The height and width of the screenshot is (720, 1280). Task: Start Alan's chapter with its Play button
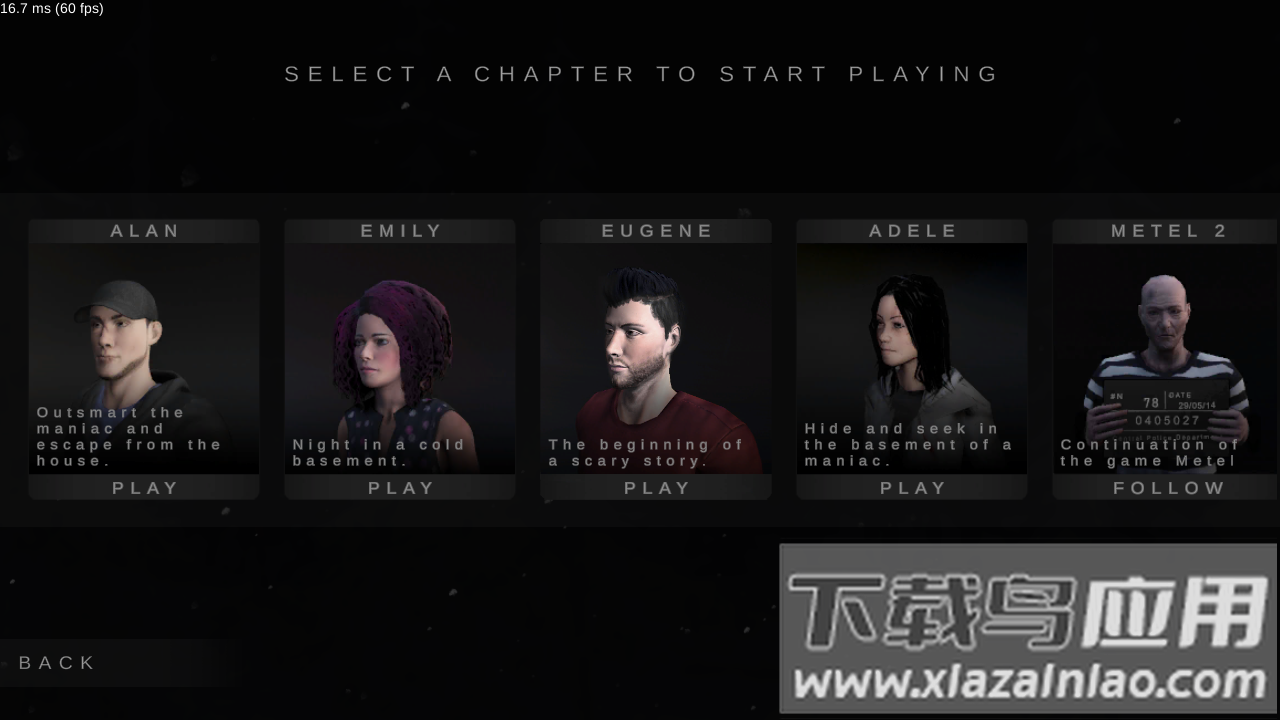tap(144, 488)
